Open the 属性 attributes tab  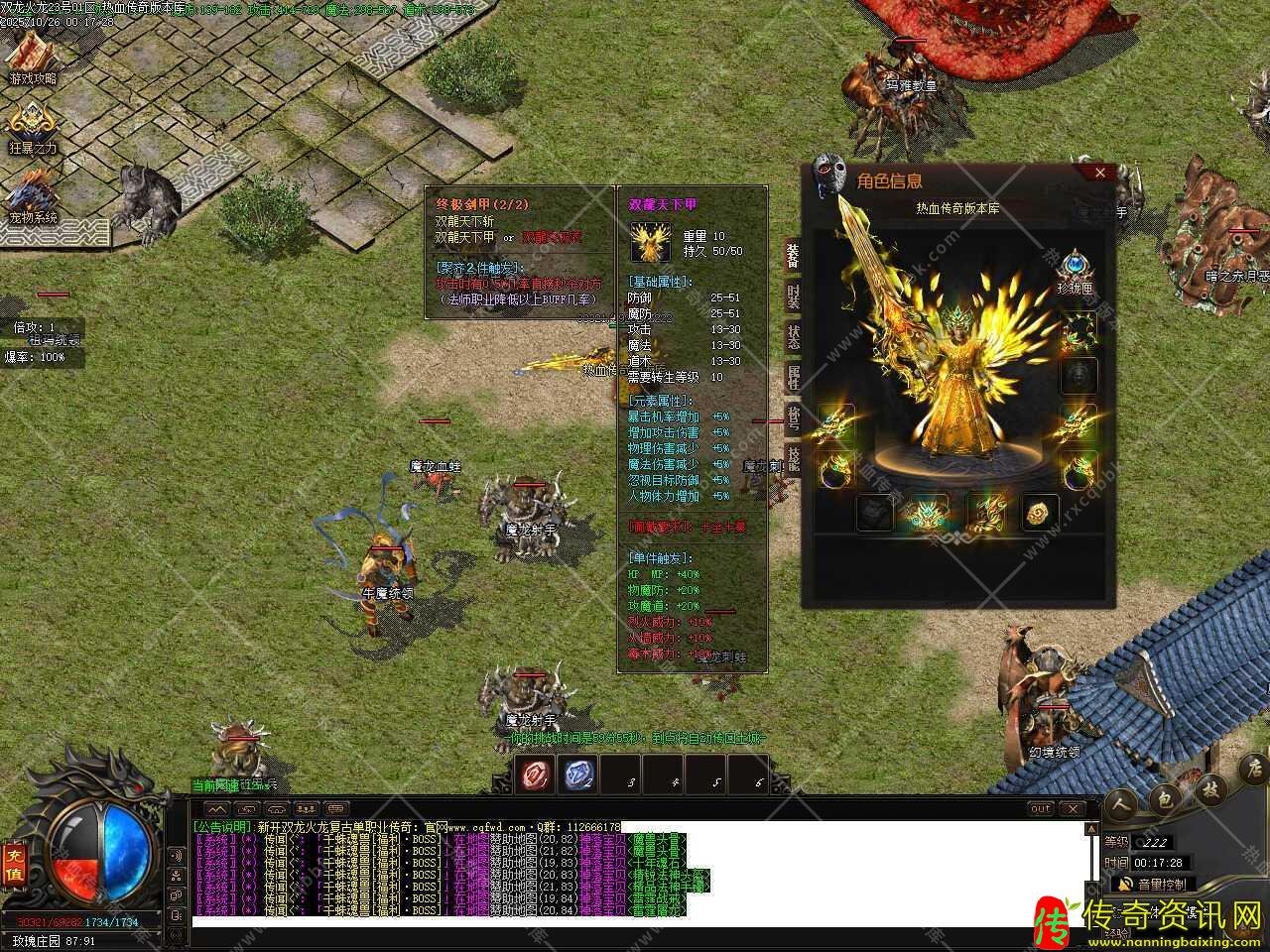(x=793, y=377)
